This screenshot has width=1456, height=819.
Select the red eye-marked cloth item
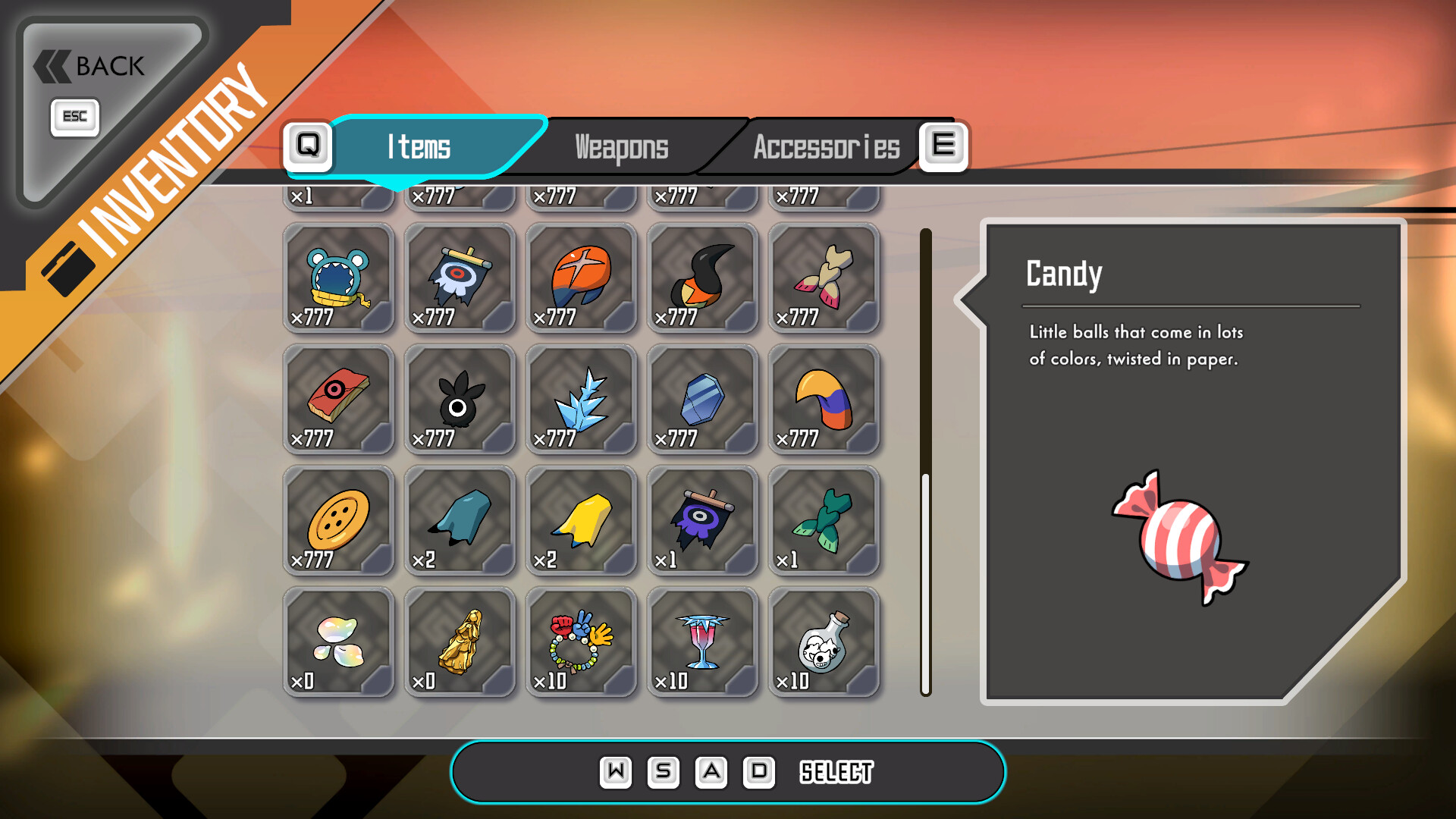pos(338,400)
